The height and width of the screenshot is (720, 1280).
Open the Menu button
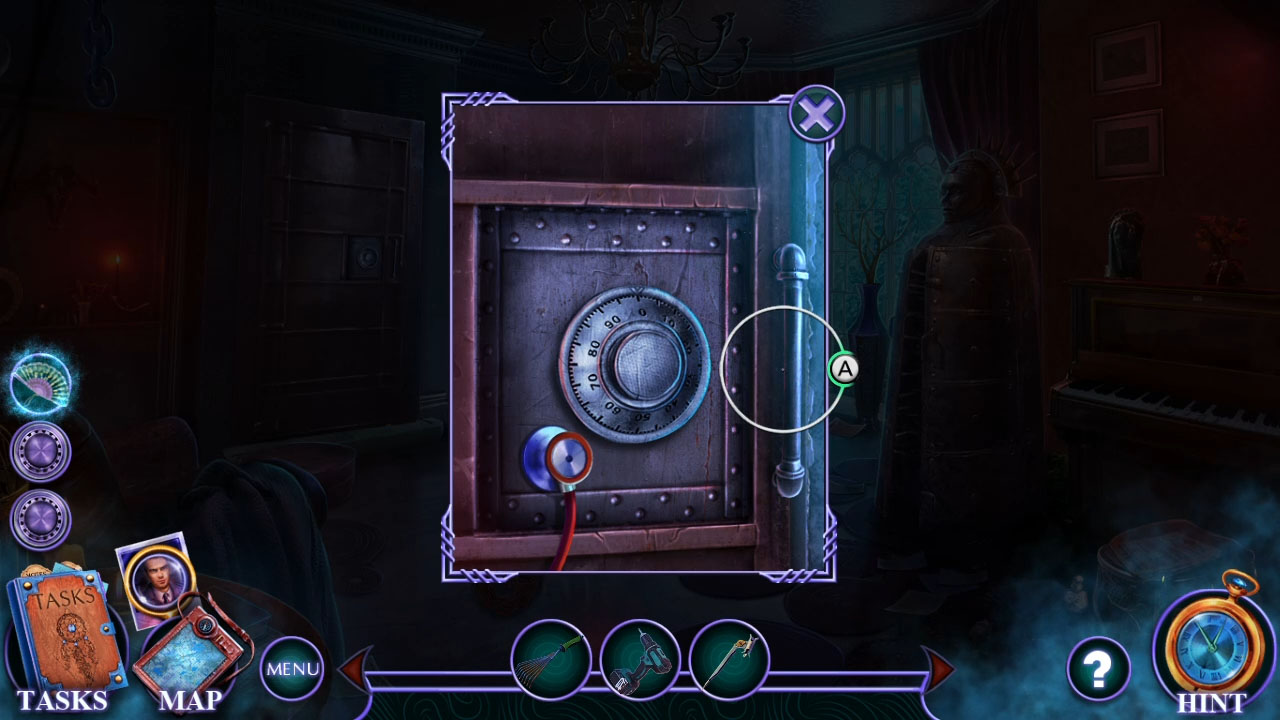point(293,667)
